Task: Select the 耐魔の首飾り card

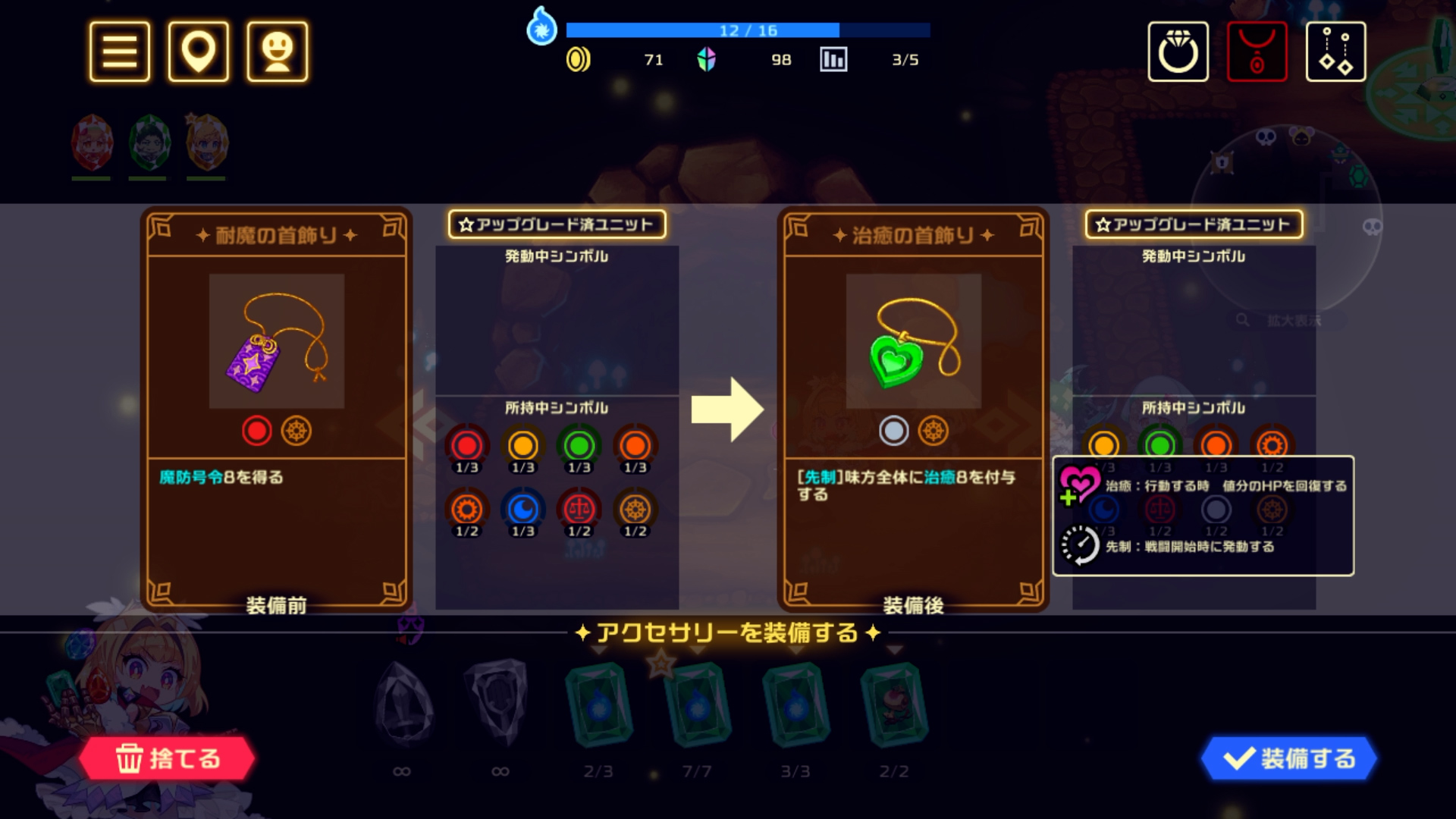Action: click(276, 409)
